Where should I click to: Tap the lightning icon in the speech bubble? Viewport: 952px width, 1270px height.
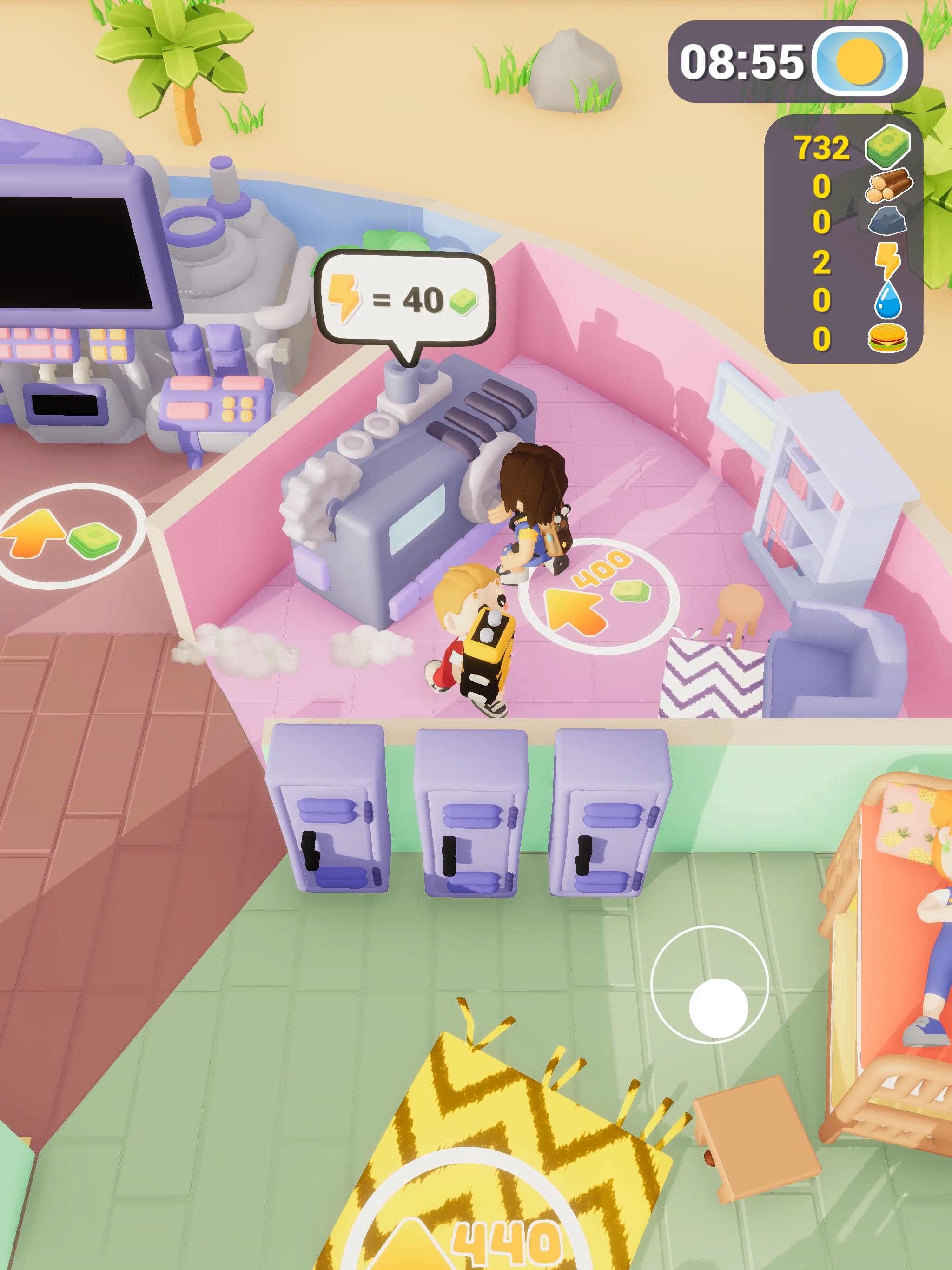(x=345, y=298)
